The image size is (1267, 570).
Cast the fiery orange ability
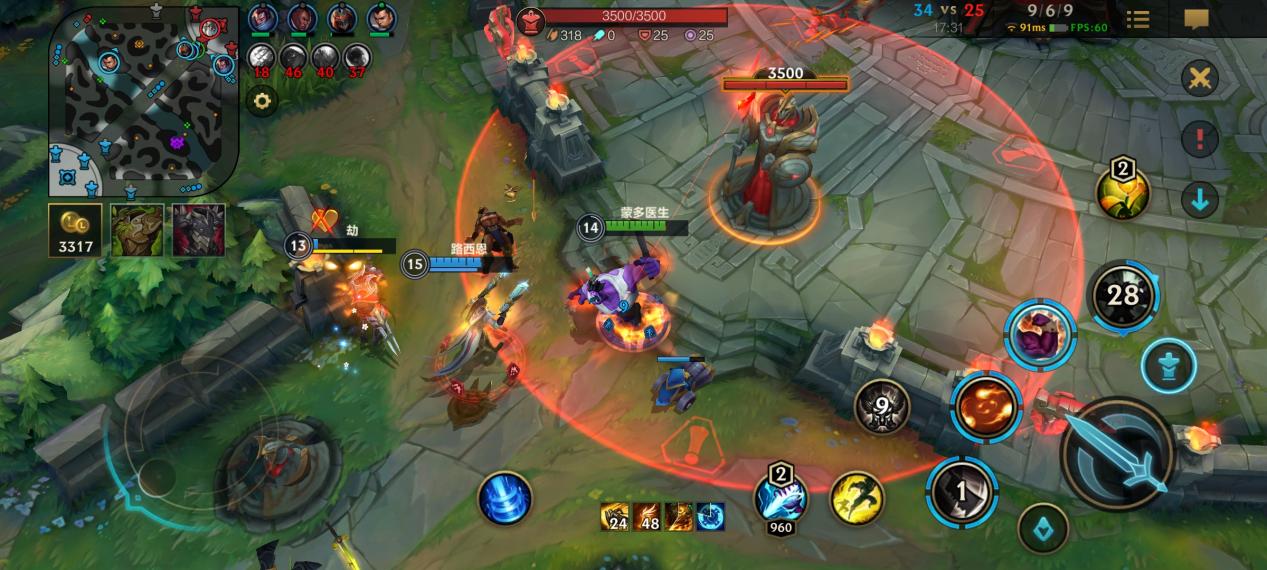[x=986, y=406]
